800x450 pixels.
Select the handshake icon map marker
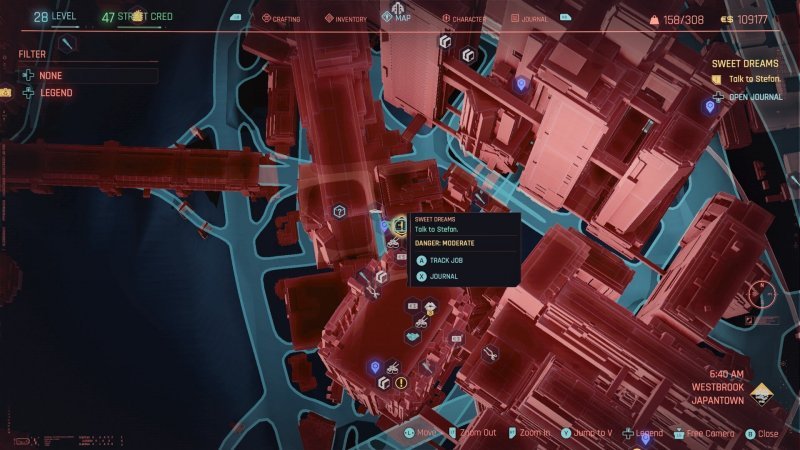pos(411,336)
